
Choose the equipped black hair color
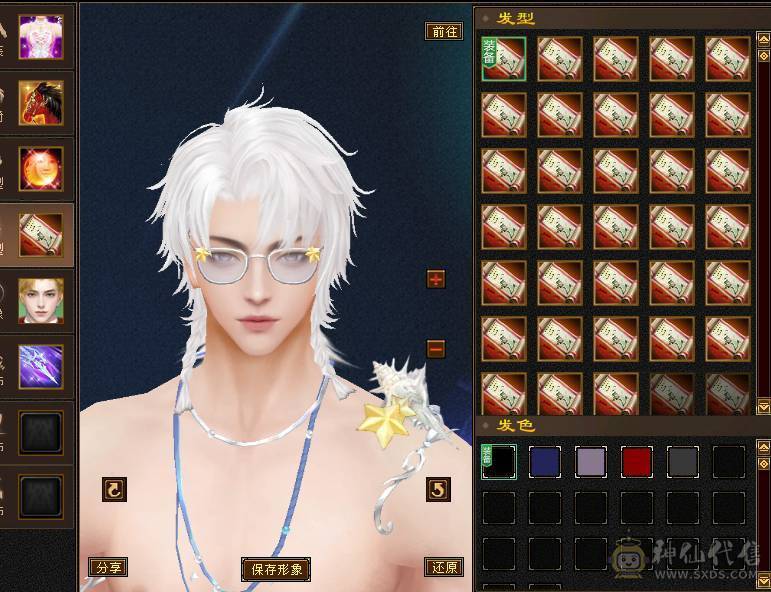[x=498, y=462]
